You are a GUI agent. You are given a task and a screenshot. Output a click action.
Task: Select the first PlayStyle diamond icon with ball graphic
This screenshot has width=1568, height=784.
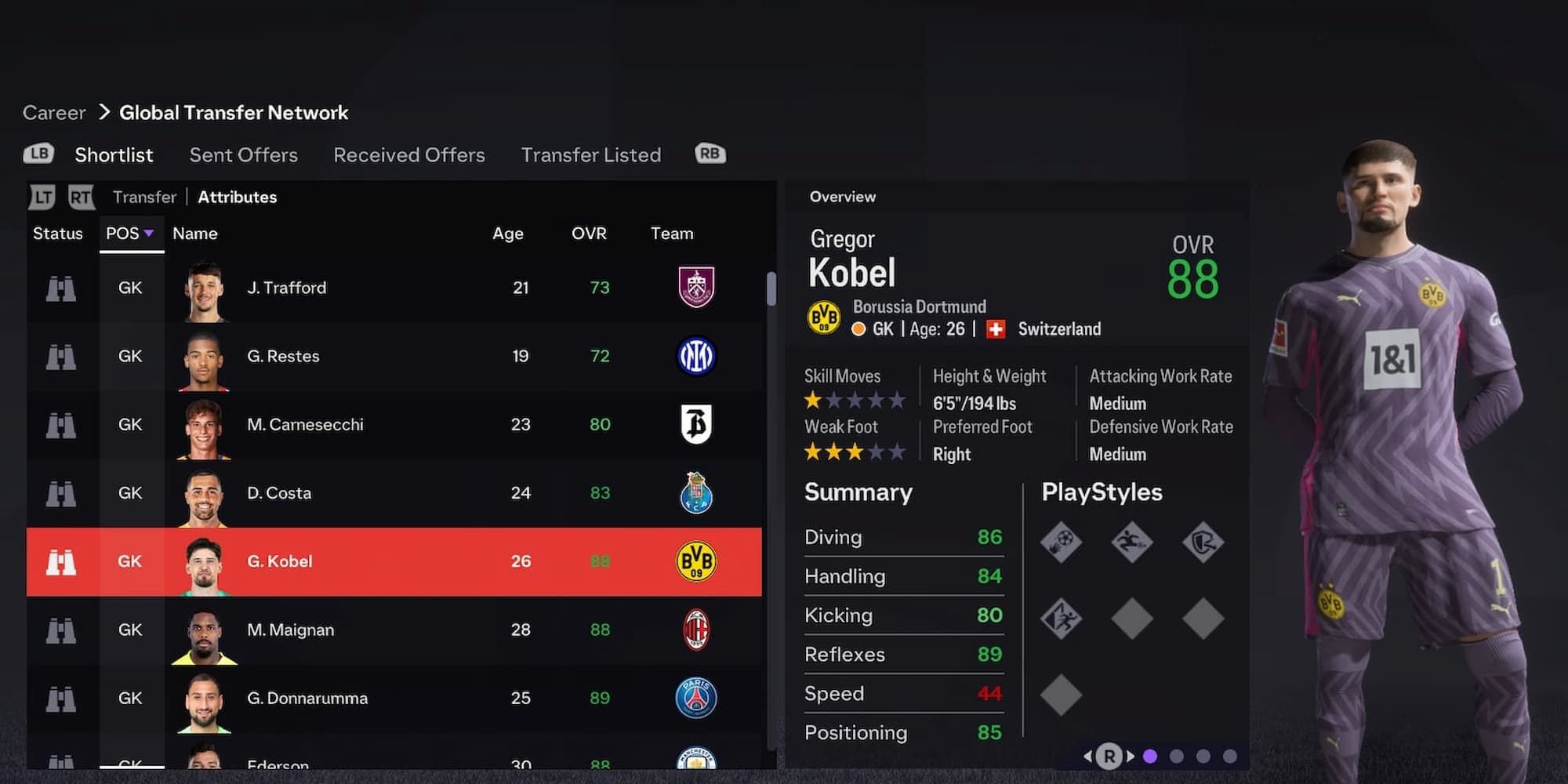[1062, 543]
